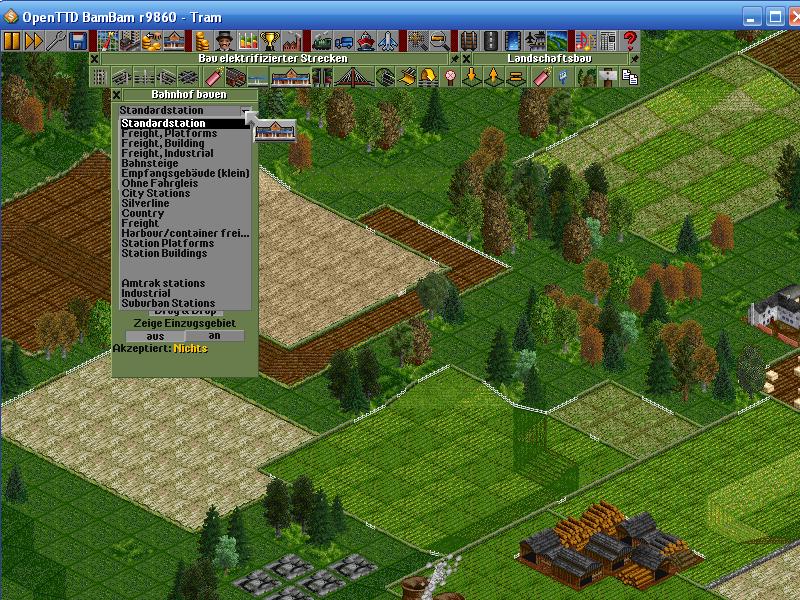Open the wrench options menu

(56, 41)
